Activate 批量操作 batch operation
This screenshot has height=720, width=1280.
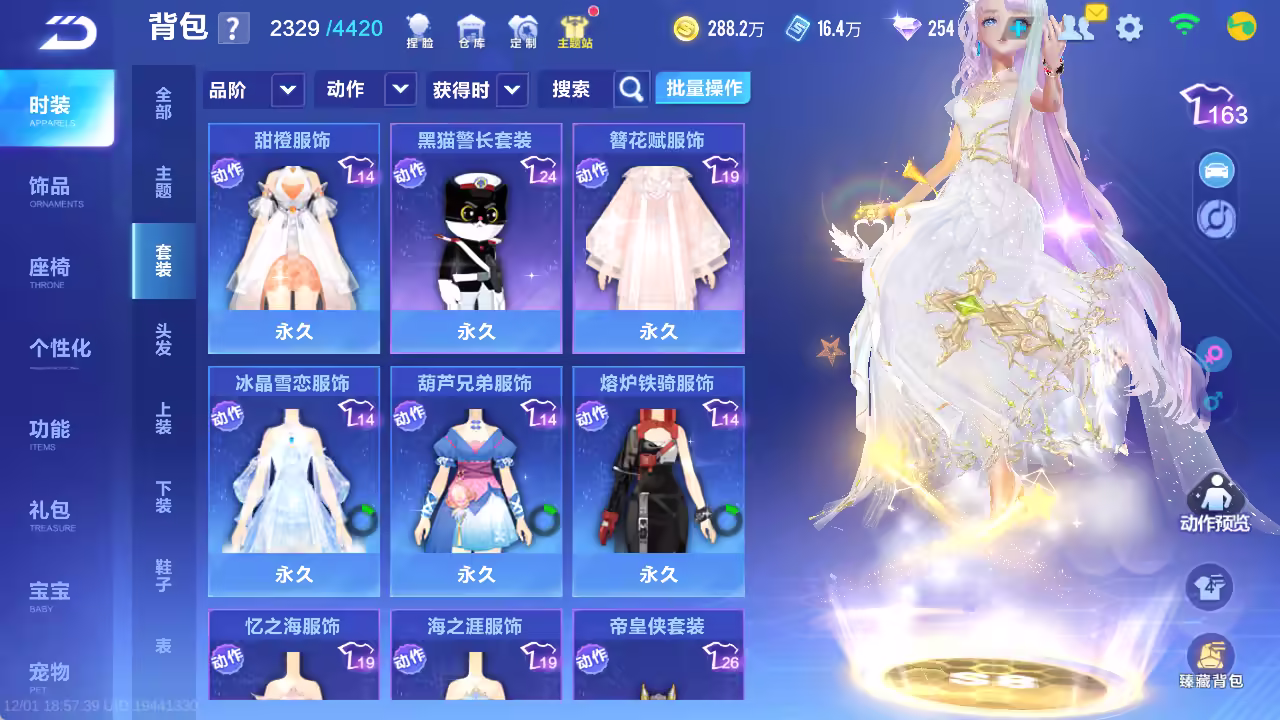[x=704, y=89]
